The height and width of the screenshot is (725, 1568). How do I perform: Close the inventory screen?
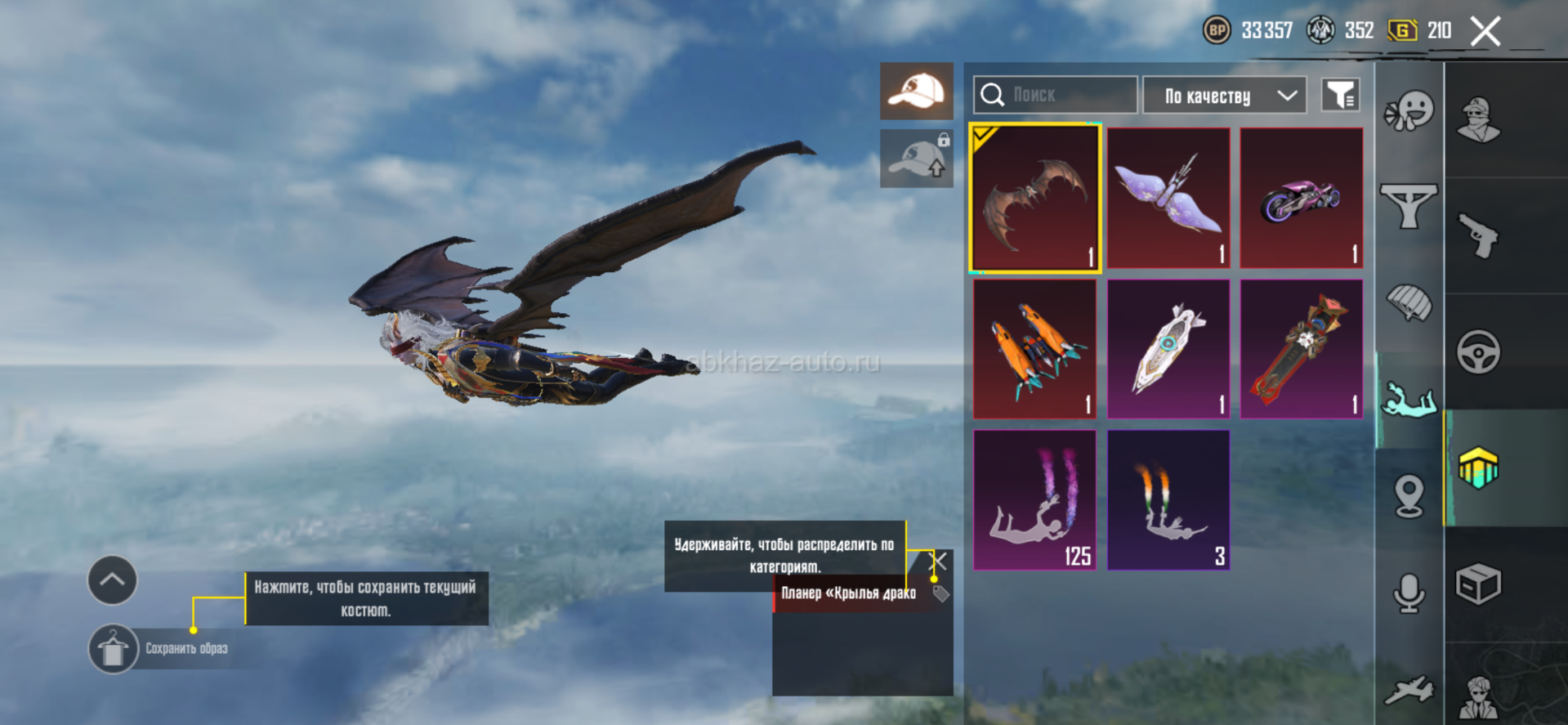pos(1485,32)
